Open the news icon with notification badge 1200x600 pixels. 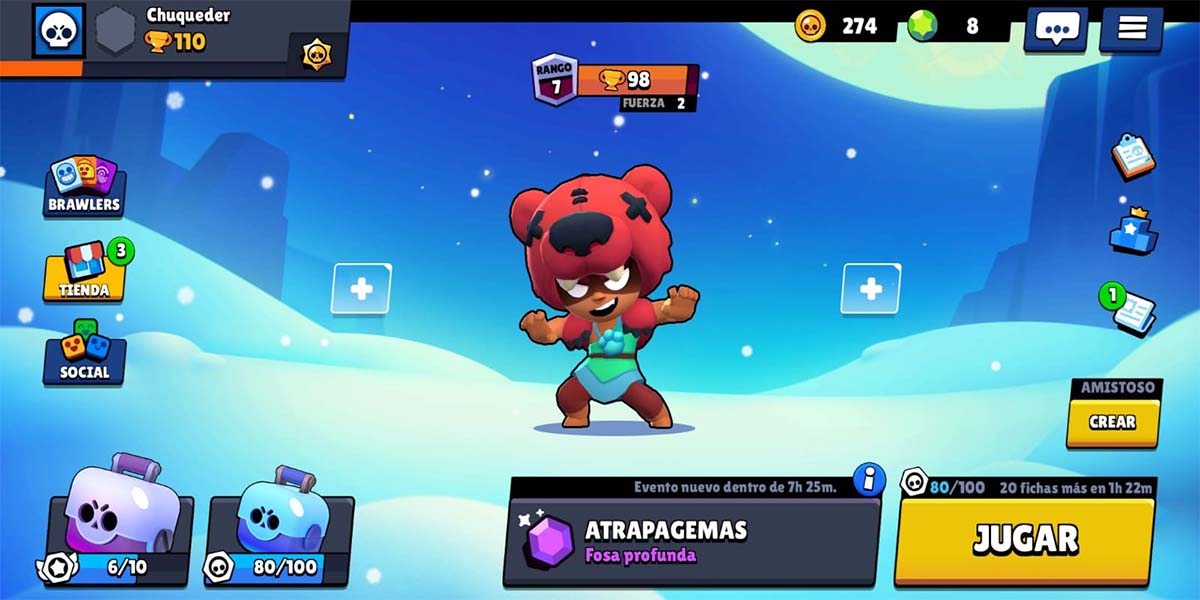pyautogui.click(x=1133, y=309)
